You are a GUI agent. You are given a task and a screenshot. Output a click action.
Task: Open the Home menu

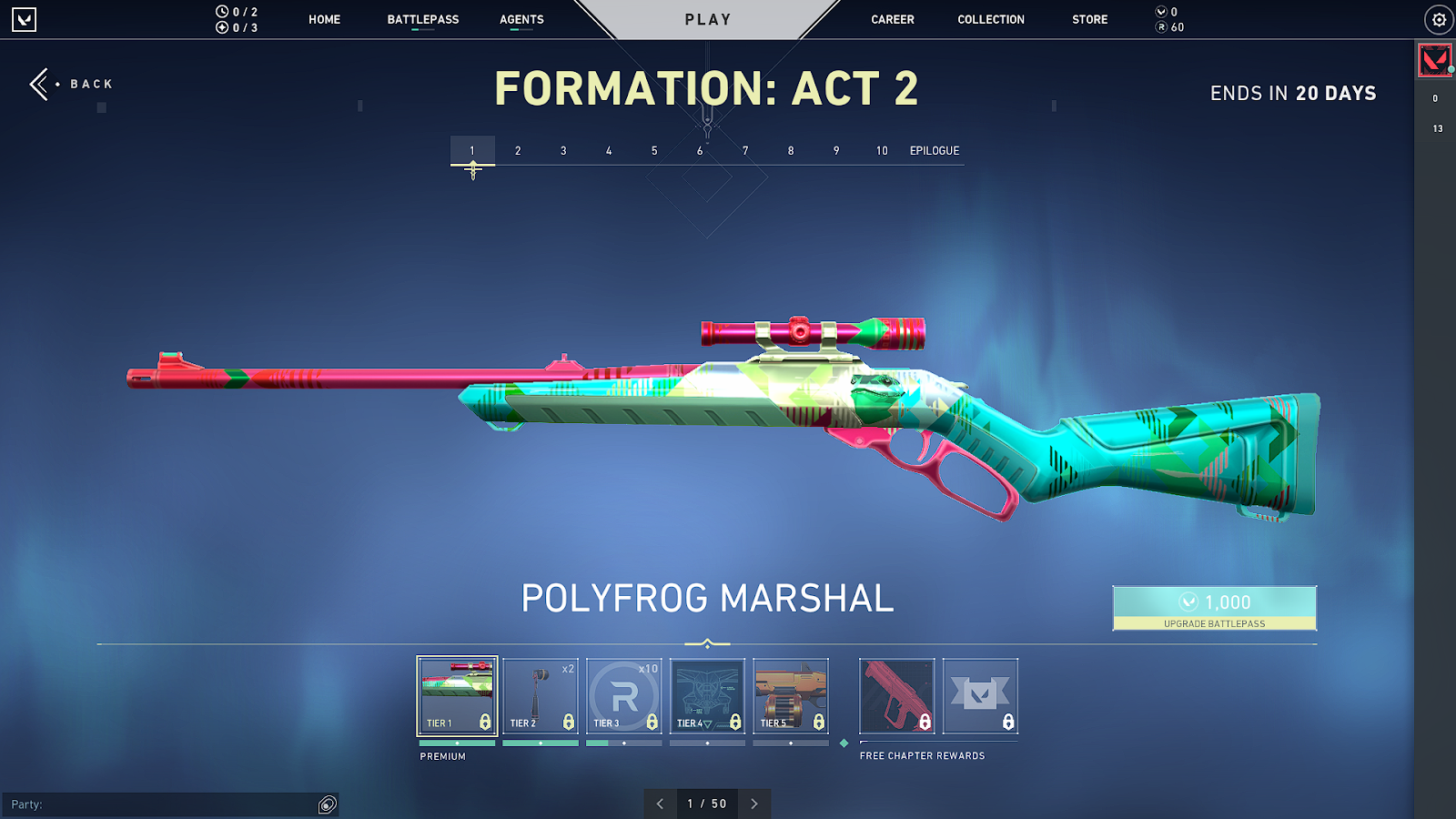click(324, 19)
